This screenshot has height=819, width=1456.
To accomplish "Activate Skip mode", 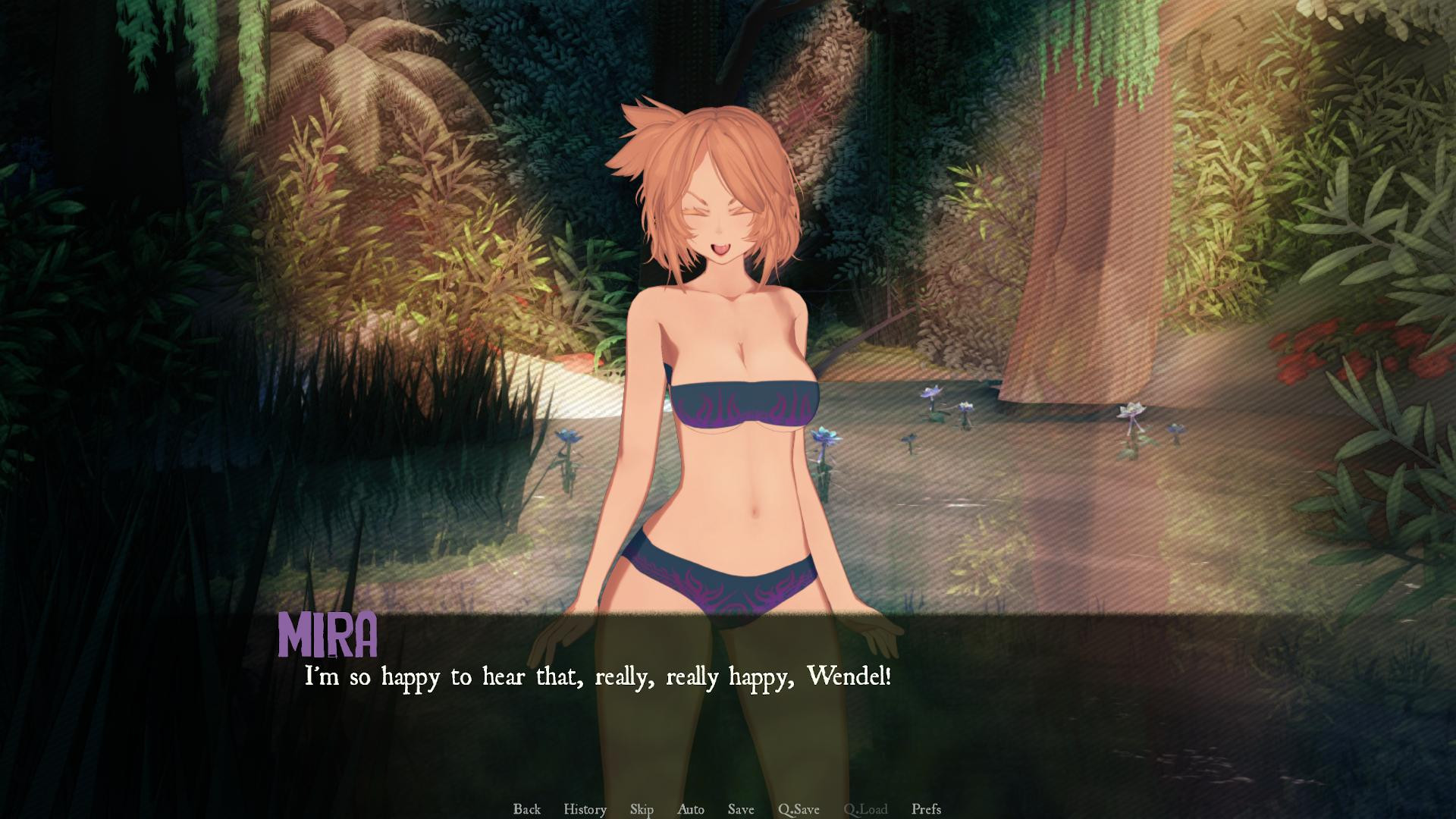I will 642,809.
